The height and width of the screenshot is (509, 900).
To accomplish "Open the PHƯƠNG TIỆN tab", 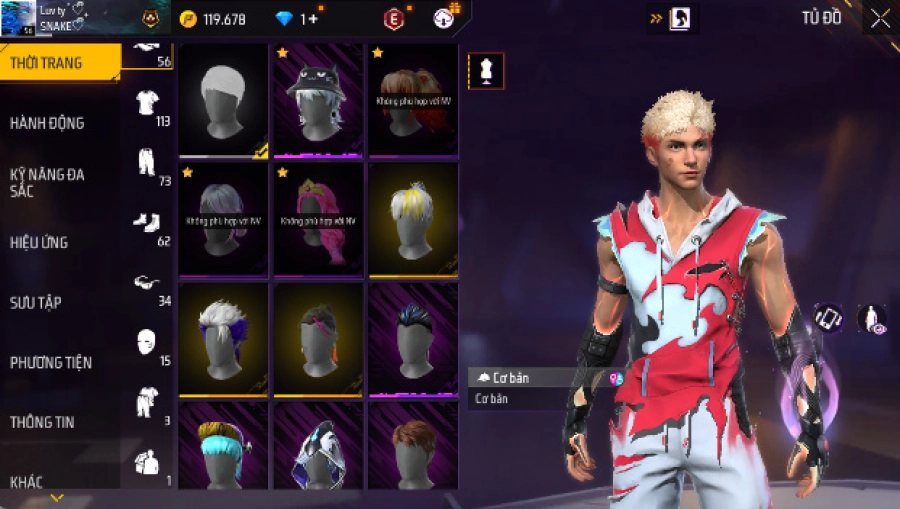I will [x=51, y=362].
